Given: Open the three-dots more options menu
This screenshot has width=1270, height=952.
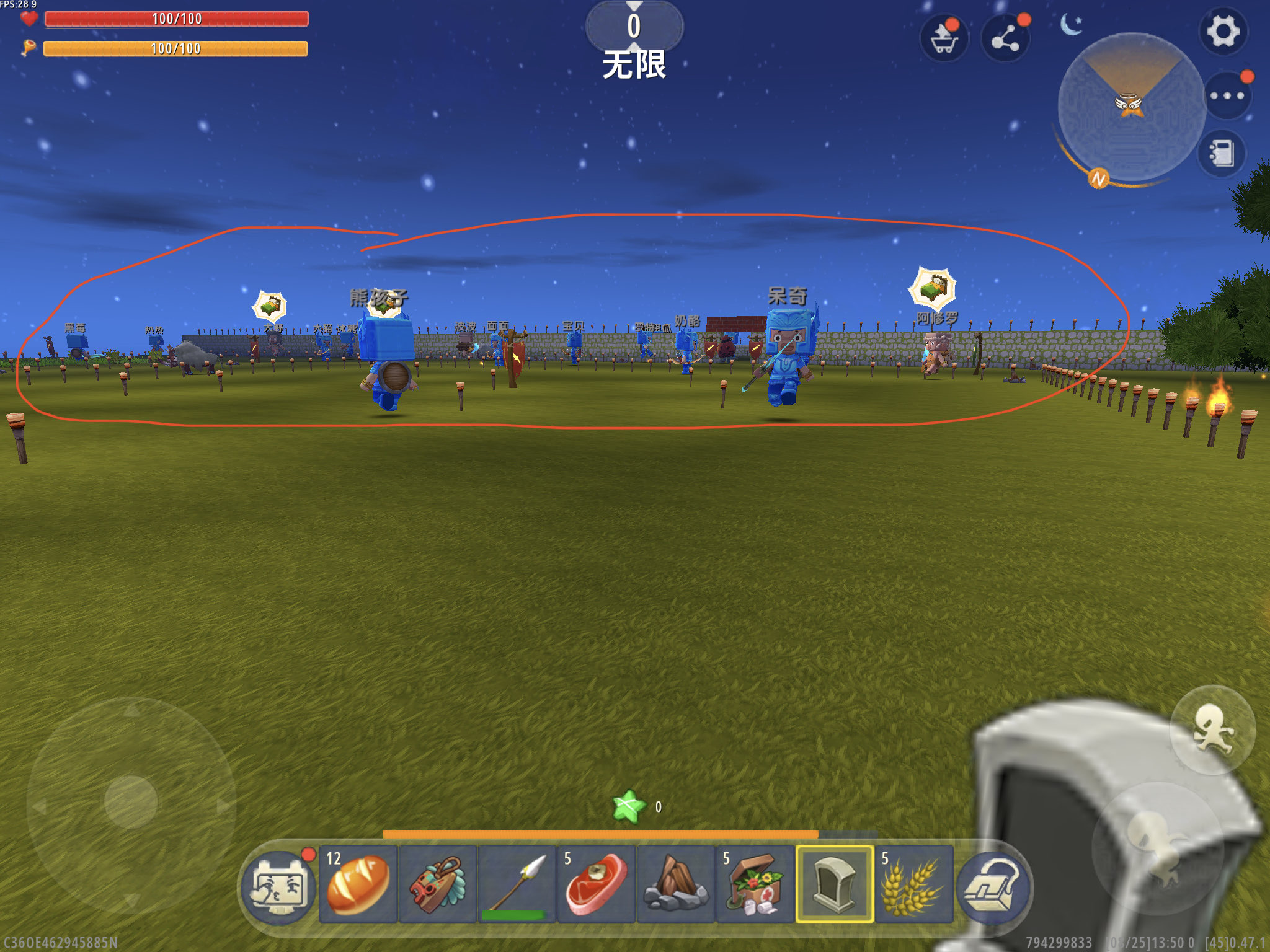Looking at the screenshot, I should [1227, 96].
